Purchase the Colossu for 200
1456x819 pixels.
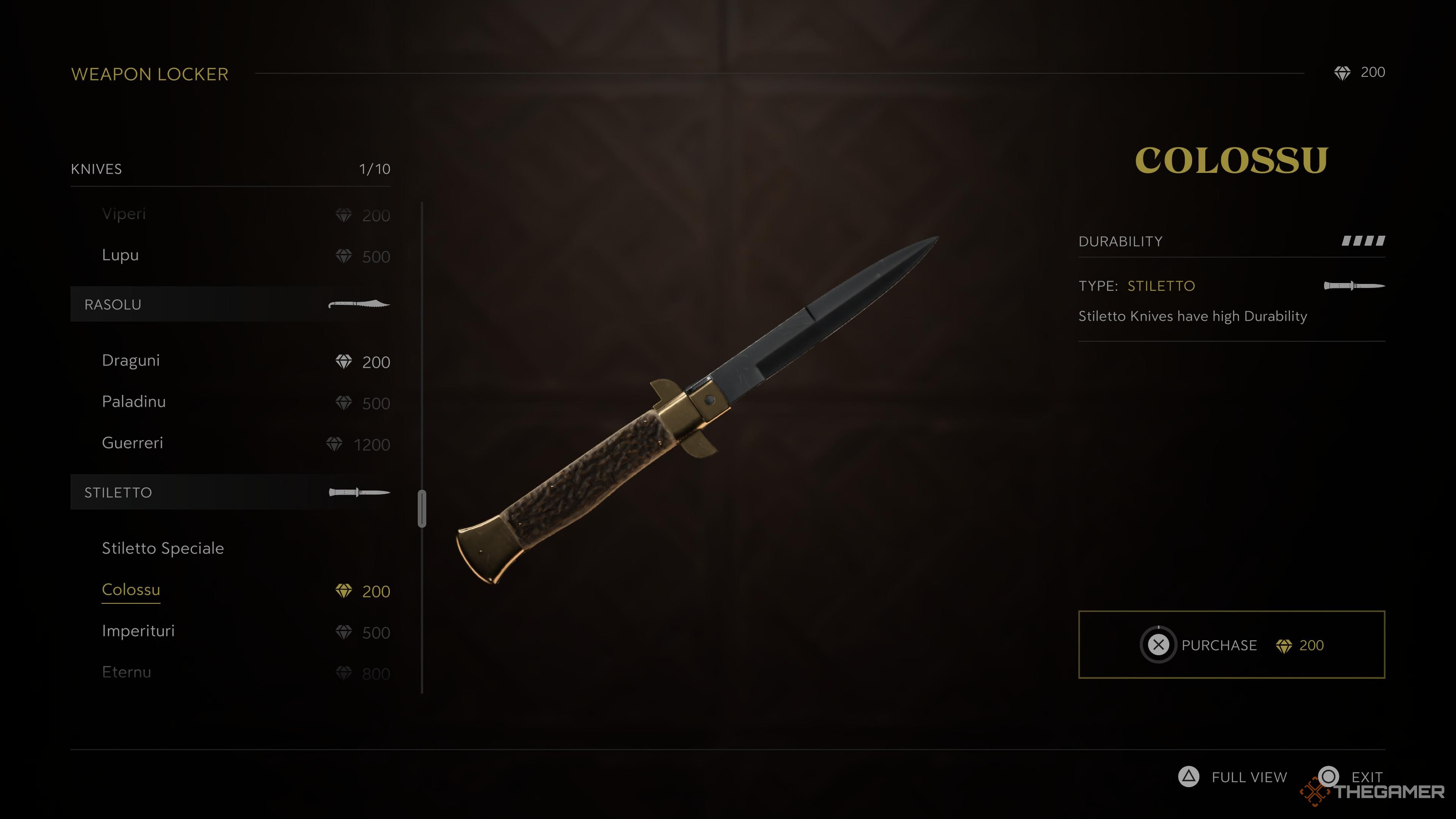[1231, 645]
